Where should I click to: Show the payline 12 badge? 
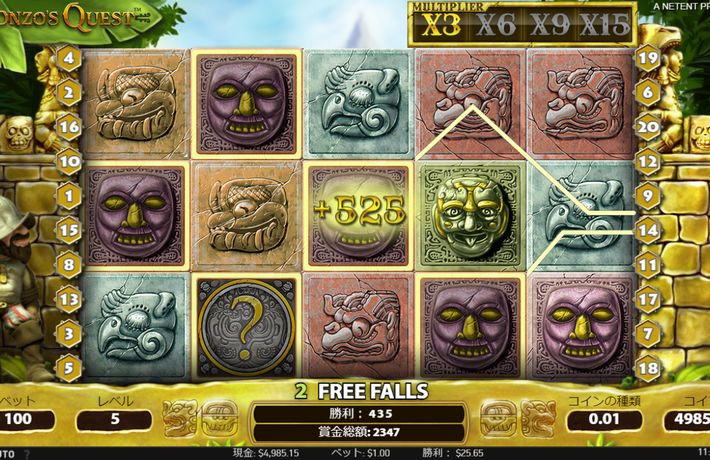[x=647, y=160]
